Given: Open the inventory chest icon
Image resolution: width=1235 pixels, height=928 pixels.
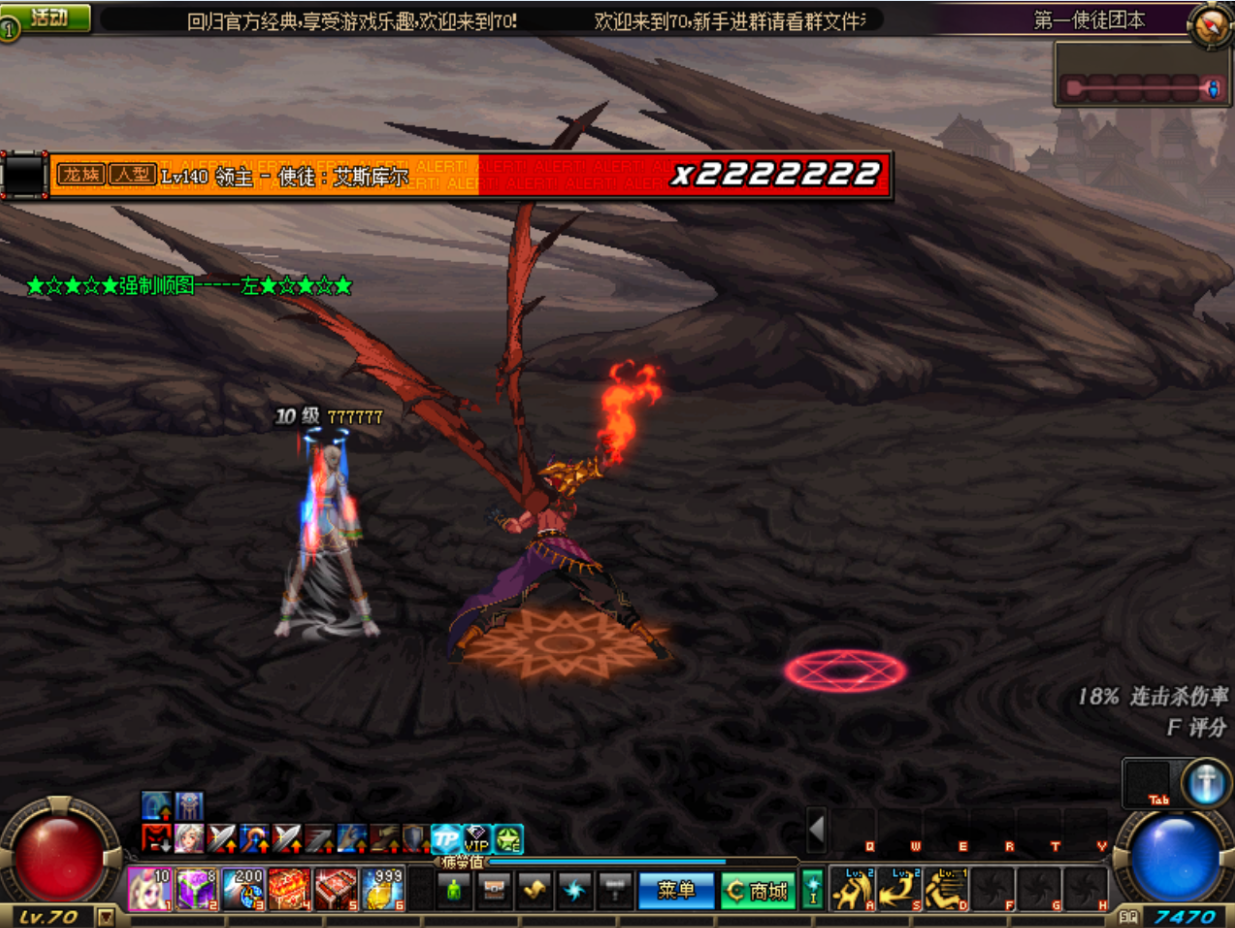Looking at the screenshot, I should [x=494, y=889].
